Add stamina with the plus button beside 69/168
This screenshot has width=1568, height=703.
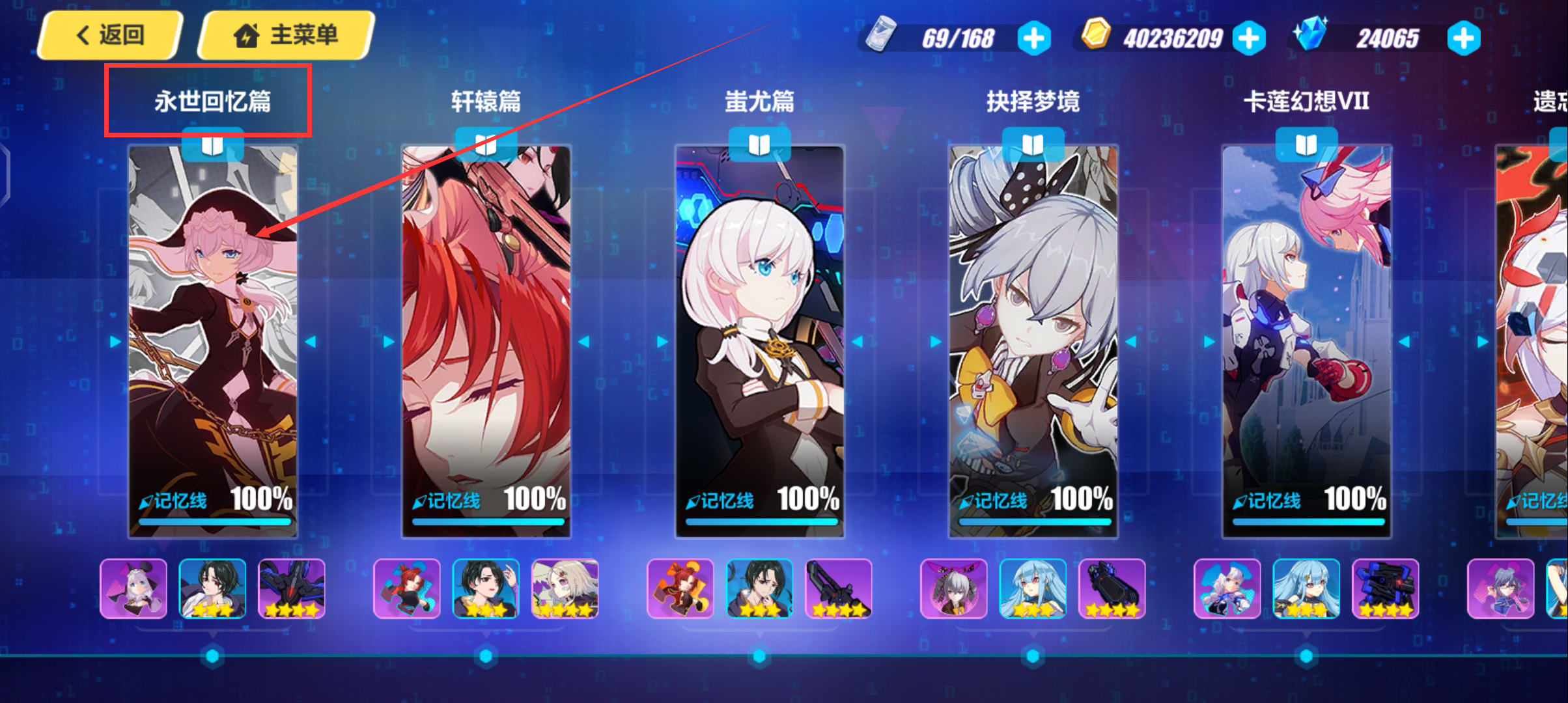[1033, 38]
